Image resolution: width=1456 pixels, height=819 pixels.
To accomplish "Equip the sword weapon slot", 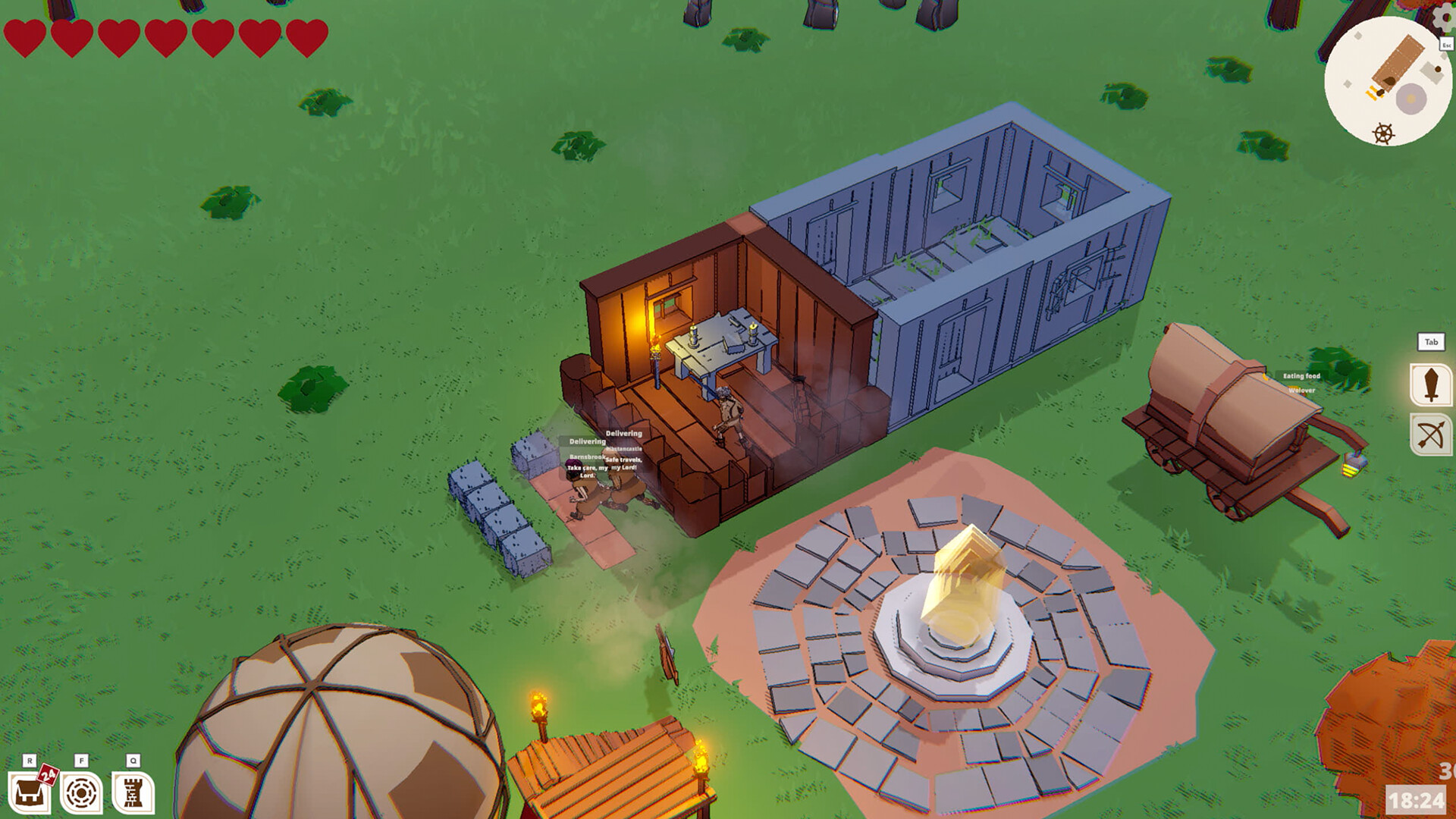I will pyautogui.click(x=1430, y=384).
